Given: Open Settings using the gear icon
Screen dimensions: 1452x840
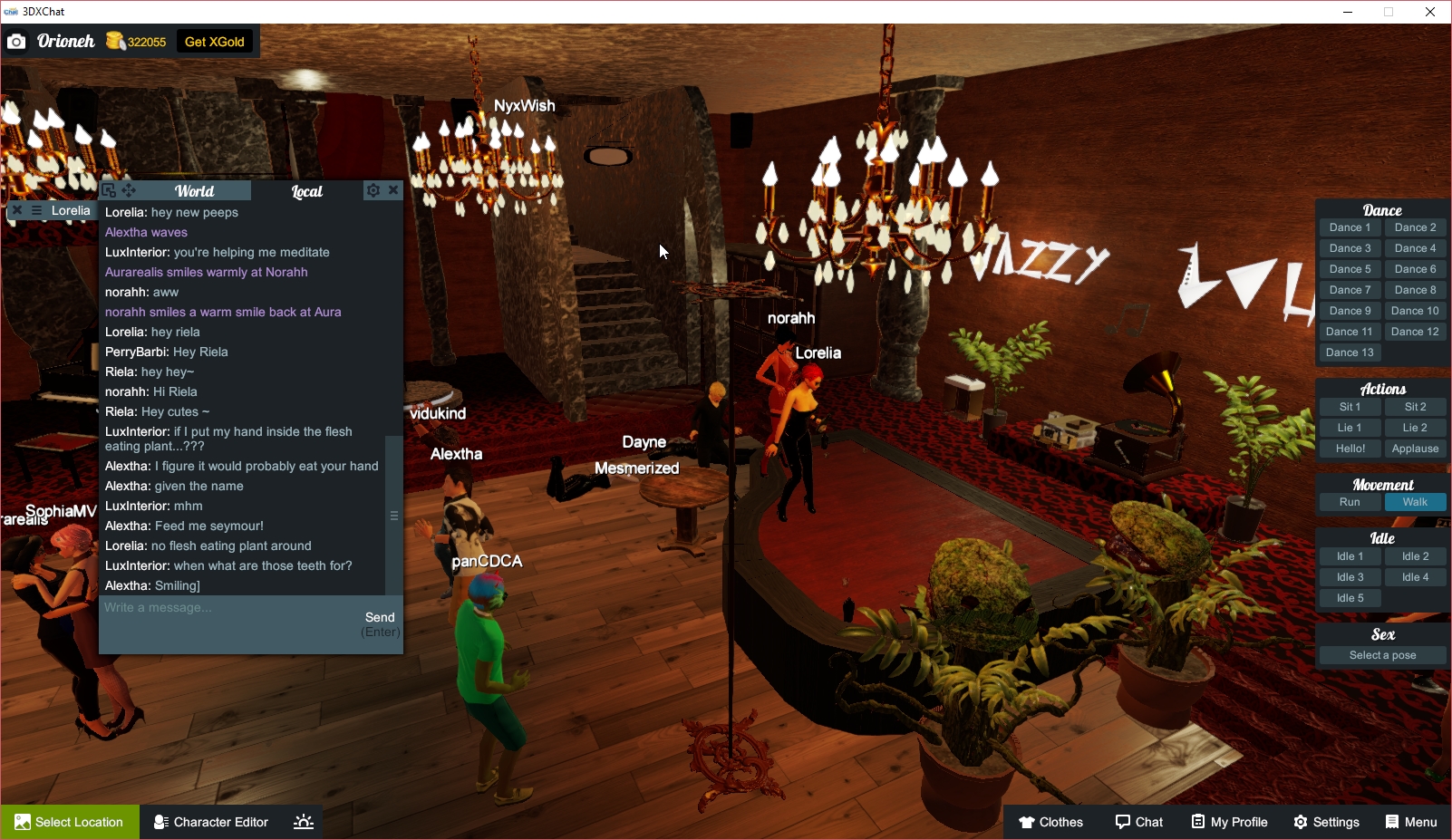Looking at the screenshot, I should click(x=1326, y=822).
